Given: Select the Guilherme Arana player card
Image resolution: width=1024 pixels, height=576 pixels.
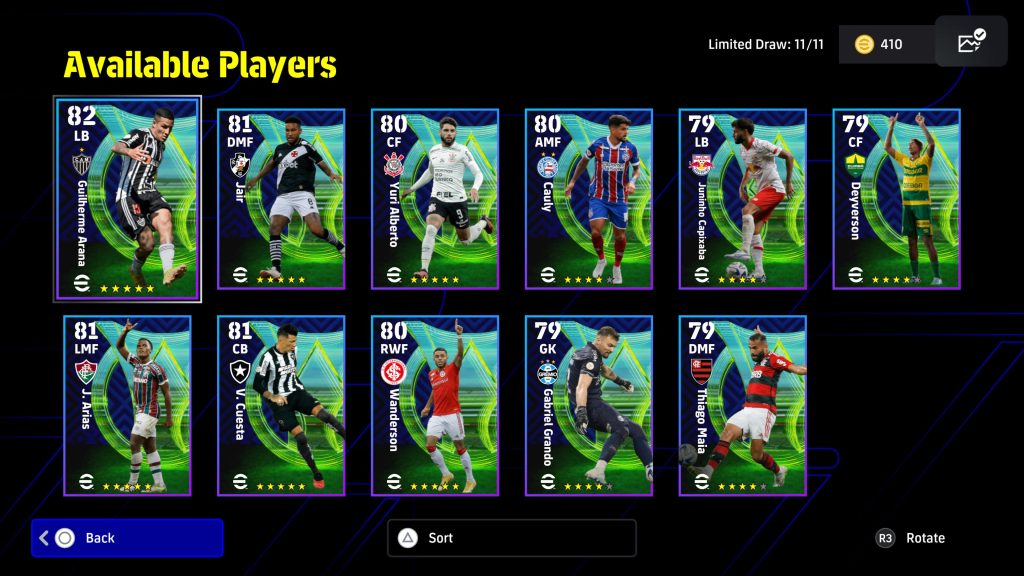Looking at the screenshot, I should pos(127,198).
